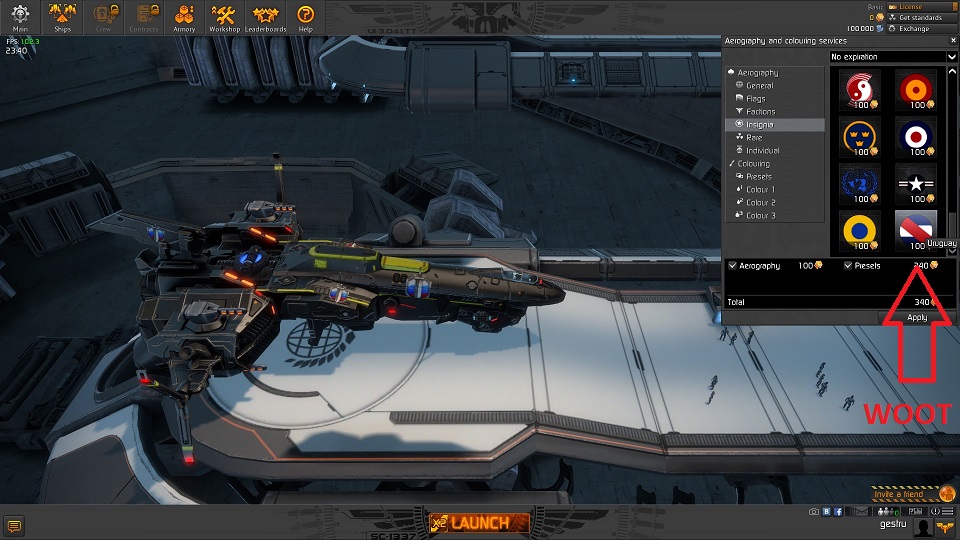Image resolution: width=960 pixels, height=540 pixels.
Task: Open the Main menu gear icon
Action: pyautogui.click(x=20, y=16)
